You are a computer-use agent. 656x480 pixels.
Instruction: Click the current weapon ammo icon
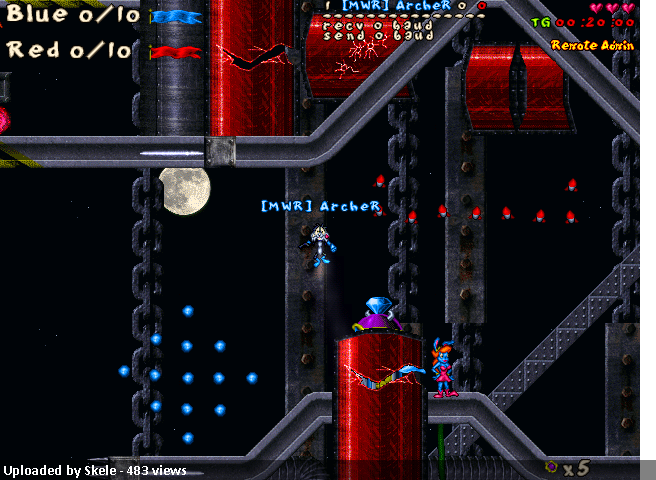[552, 466]
